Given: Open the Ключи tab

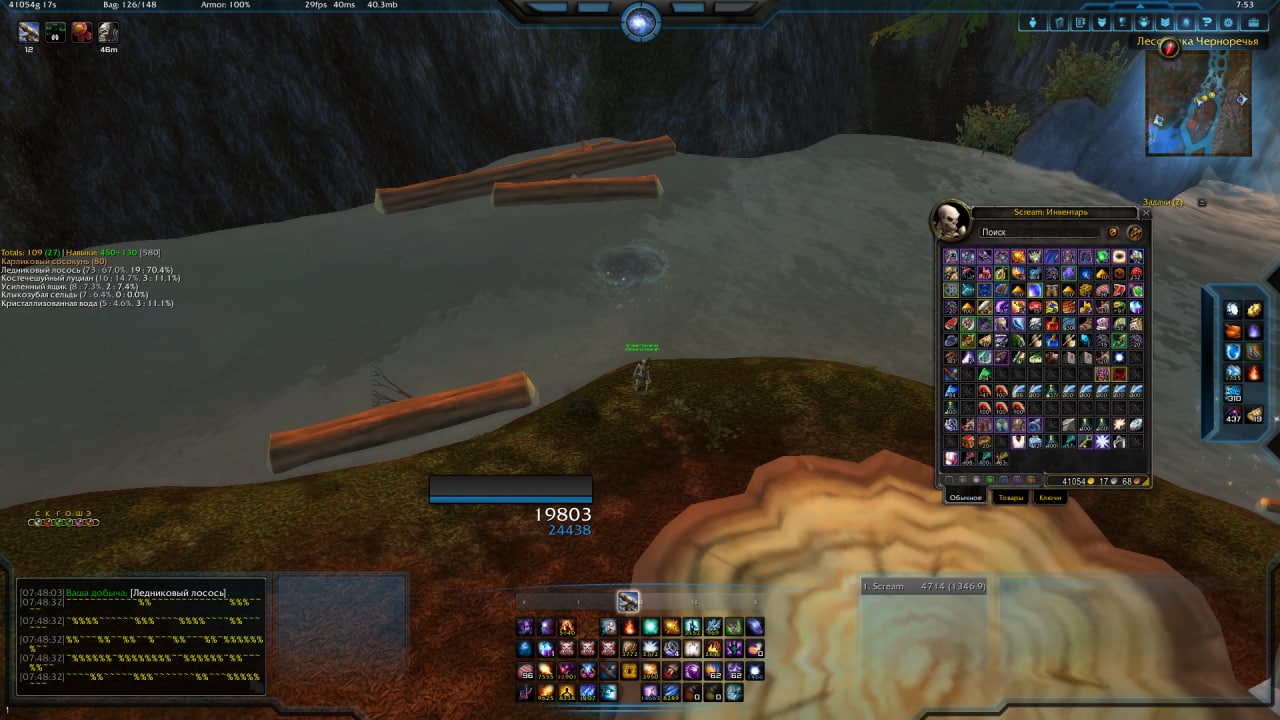Looking at the screenshot, I should 1050,497.
